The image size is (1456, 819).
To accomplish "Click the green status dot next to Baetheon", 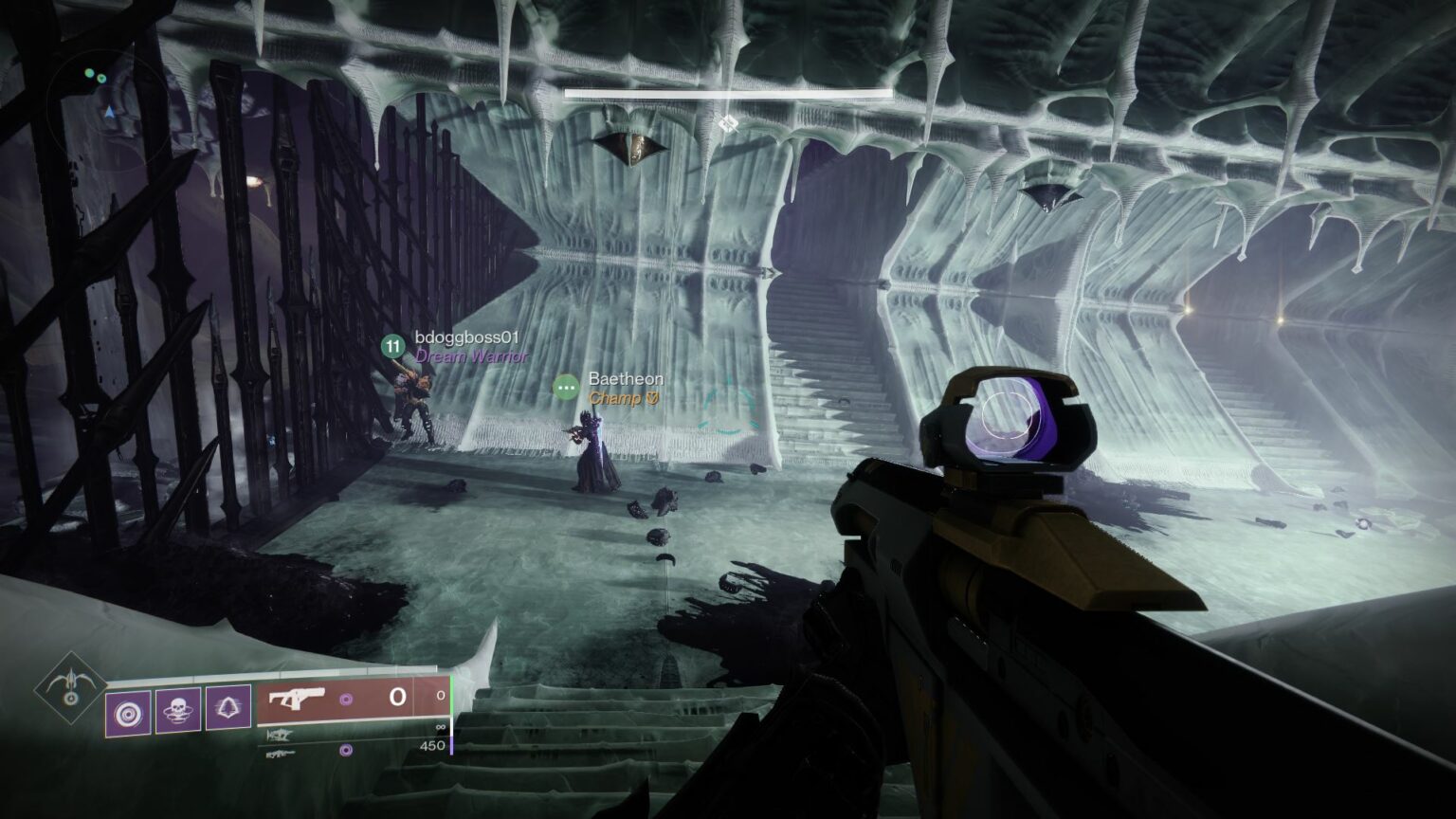I will 566,387.
